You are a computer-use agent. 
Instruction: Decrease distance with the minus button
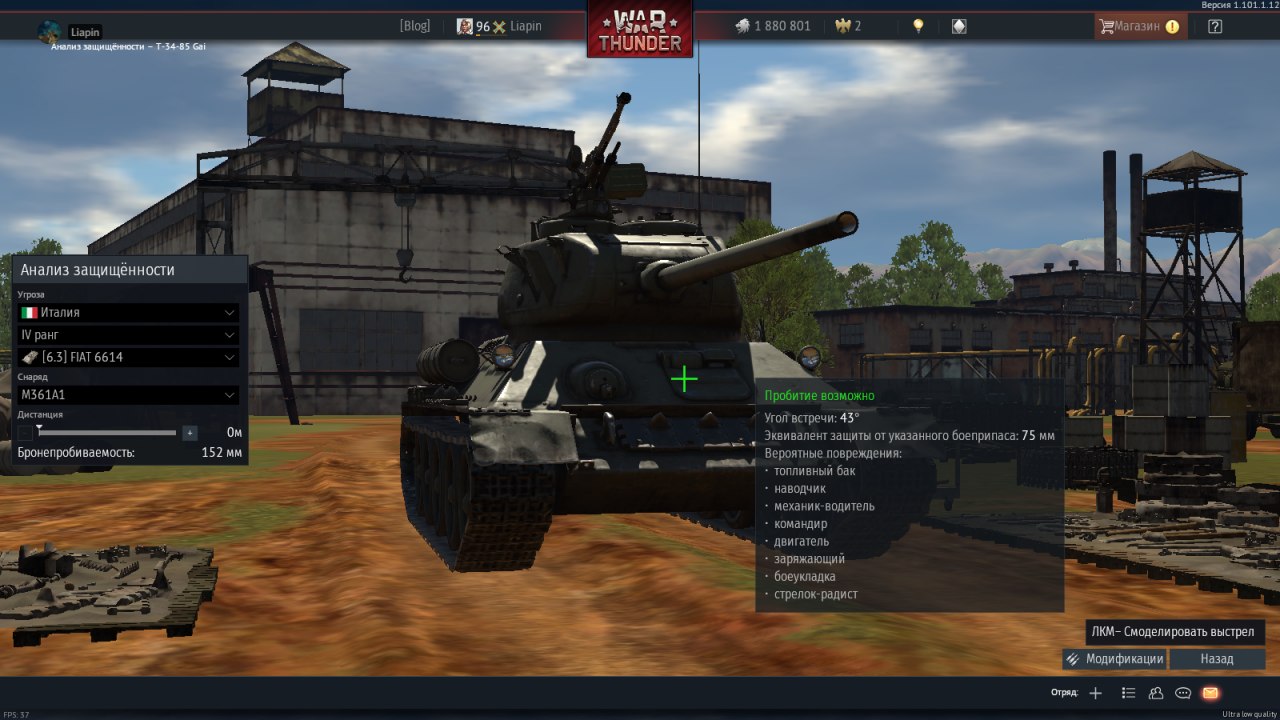click(x=25, y=433)
